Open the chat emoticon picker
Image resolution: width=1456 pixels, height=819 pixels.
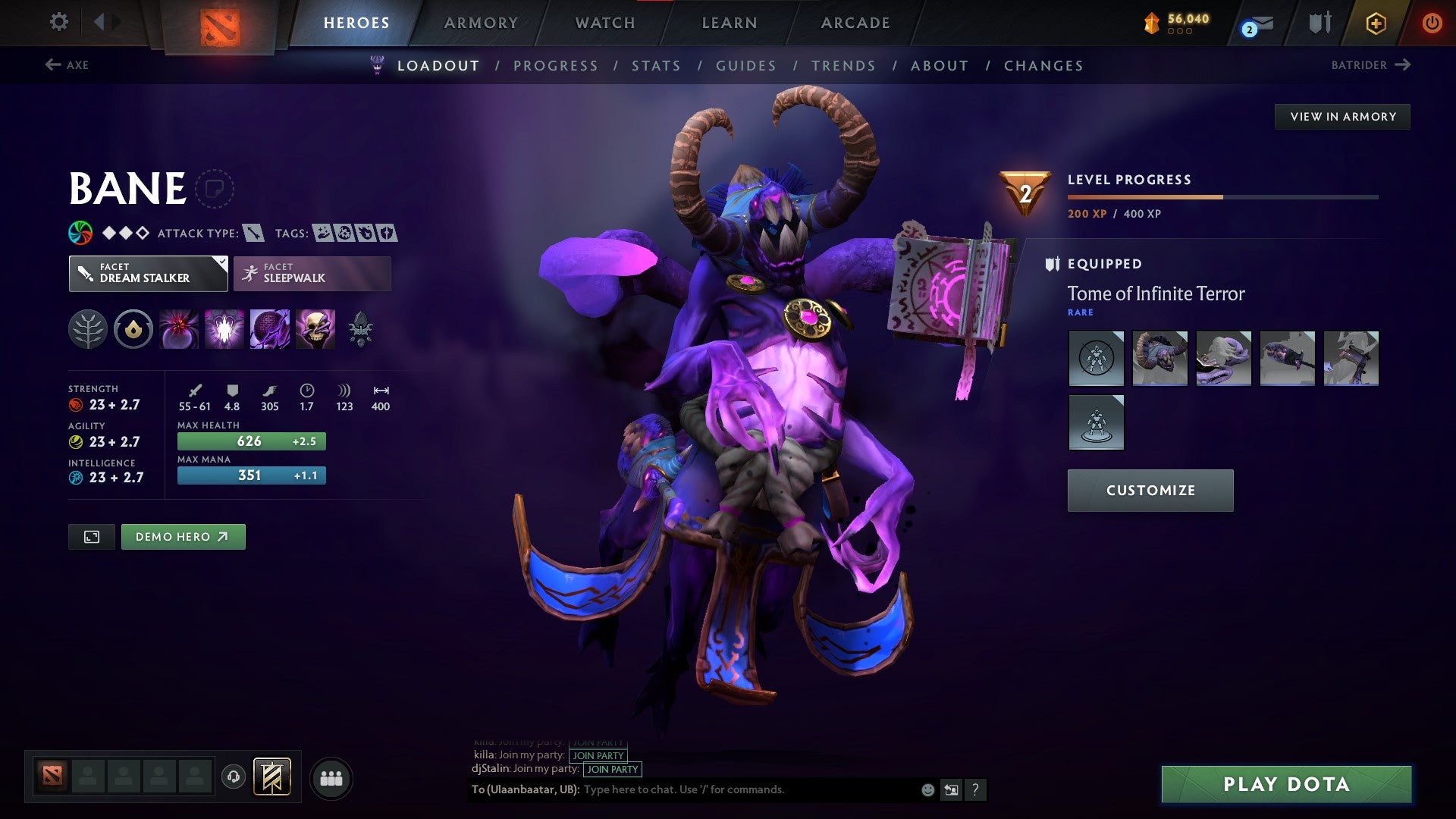[927, 789]
